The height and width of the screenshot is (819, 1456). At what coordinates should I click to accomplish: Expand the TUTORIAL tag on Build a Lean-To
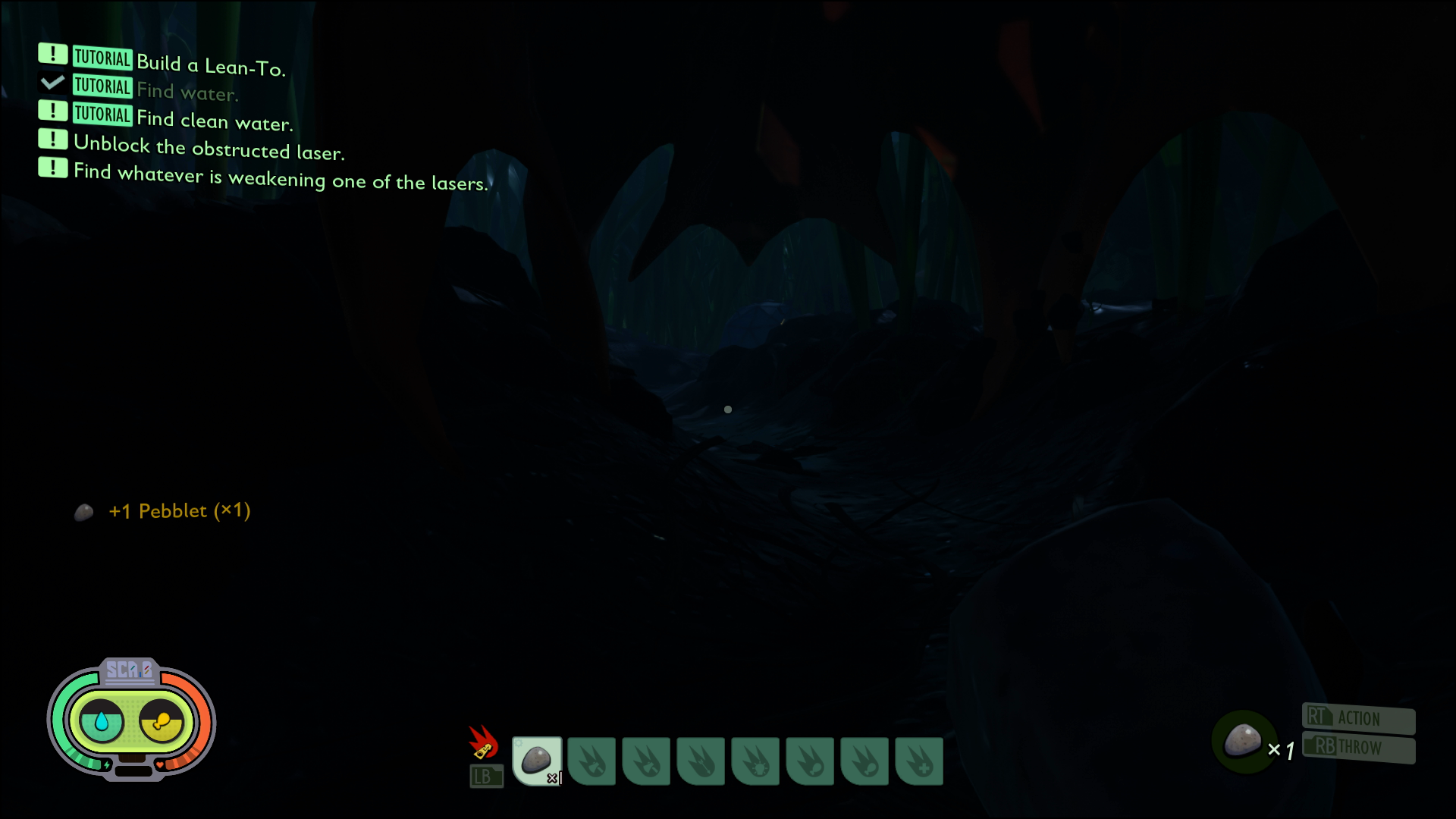tap(102, 57)
